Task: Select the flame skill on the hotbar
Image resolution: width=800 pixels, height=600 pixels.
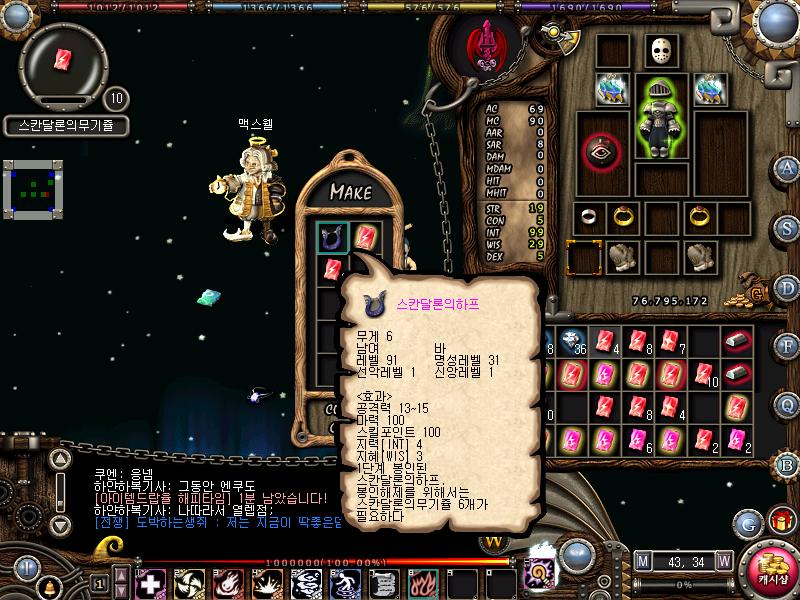Action: point(423,582)
